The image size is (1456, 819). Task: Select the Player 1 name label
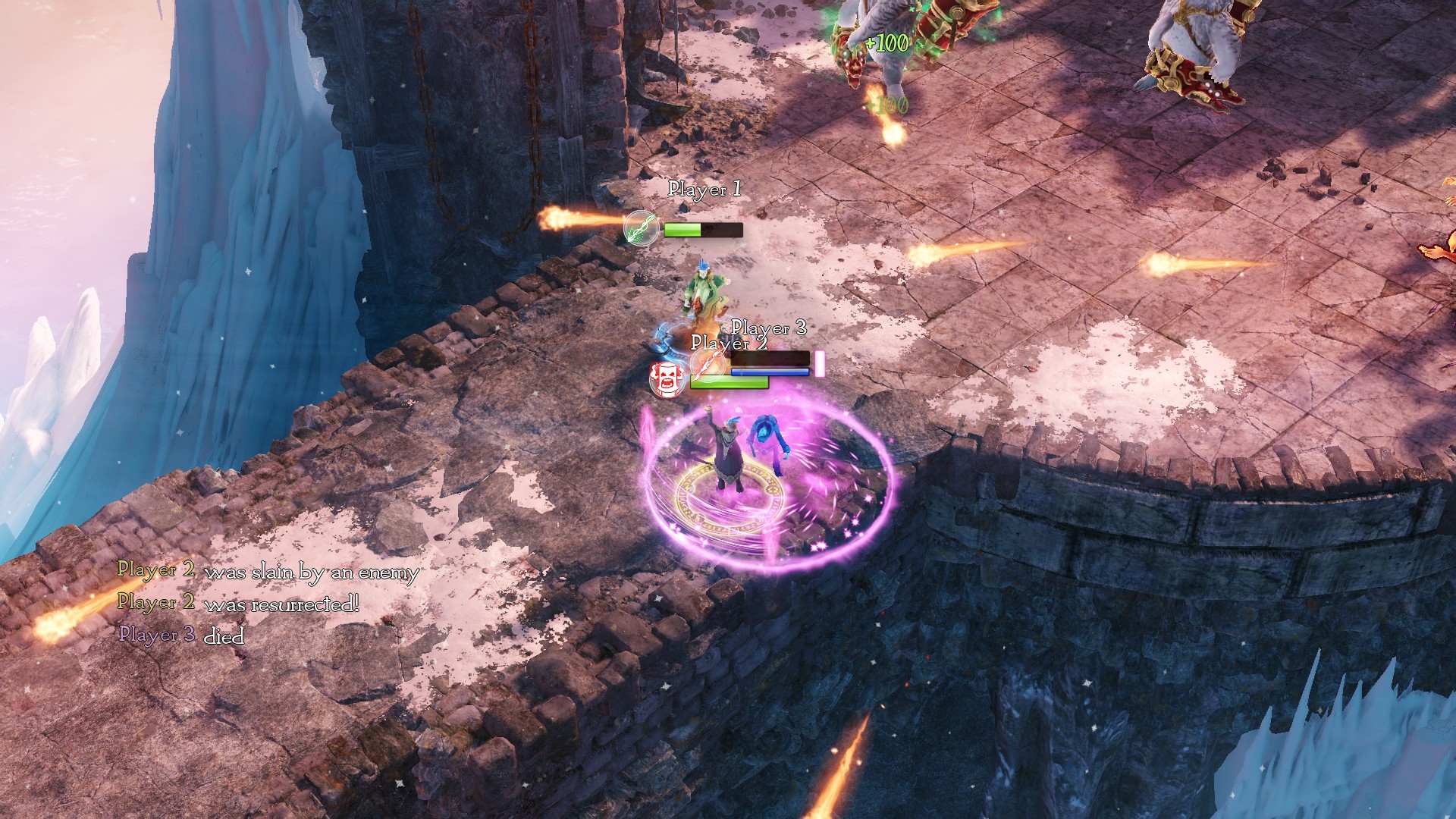pos(704,189)
